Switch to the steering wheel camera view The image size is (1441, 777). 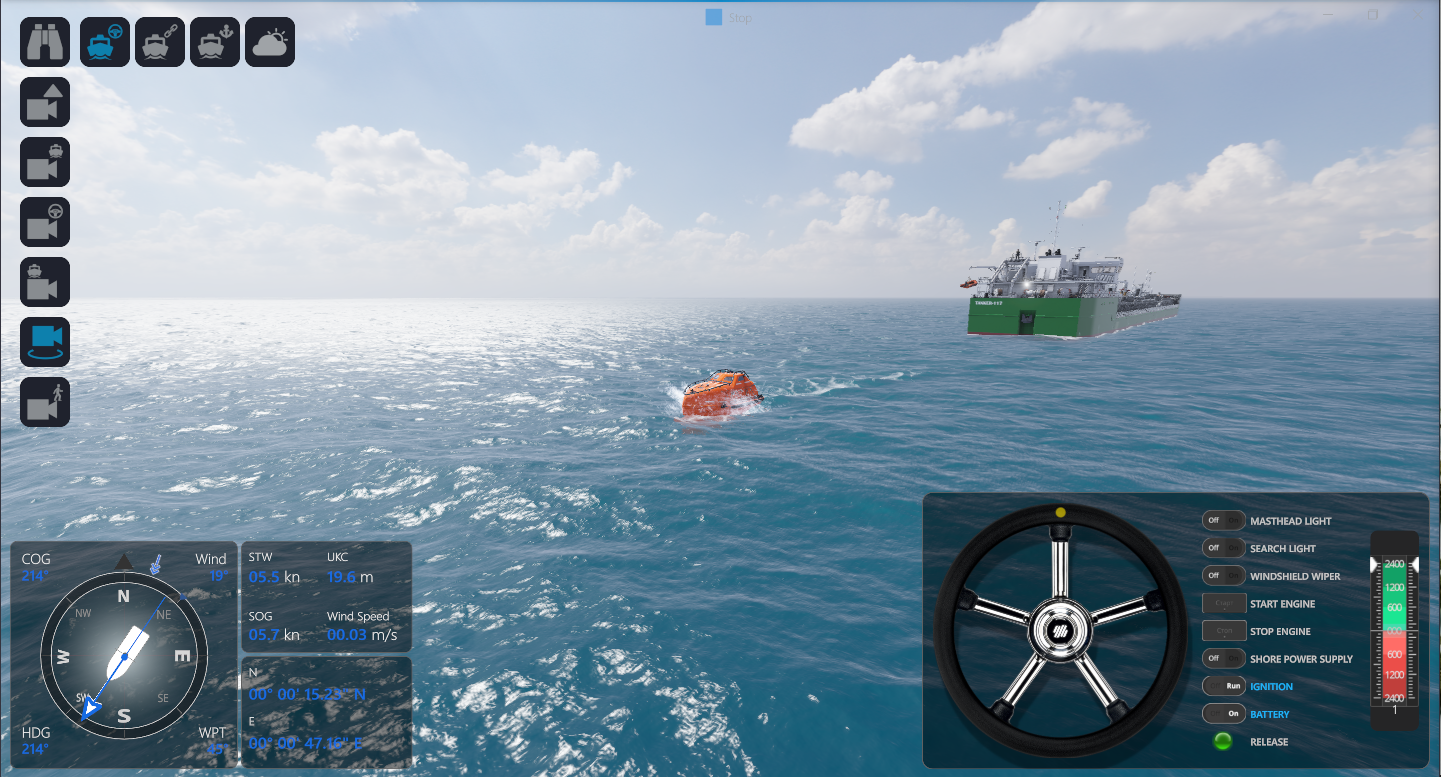tap(45, 222)
